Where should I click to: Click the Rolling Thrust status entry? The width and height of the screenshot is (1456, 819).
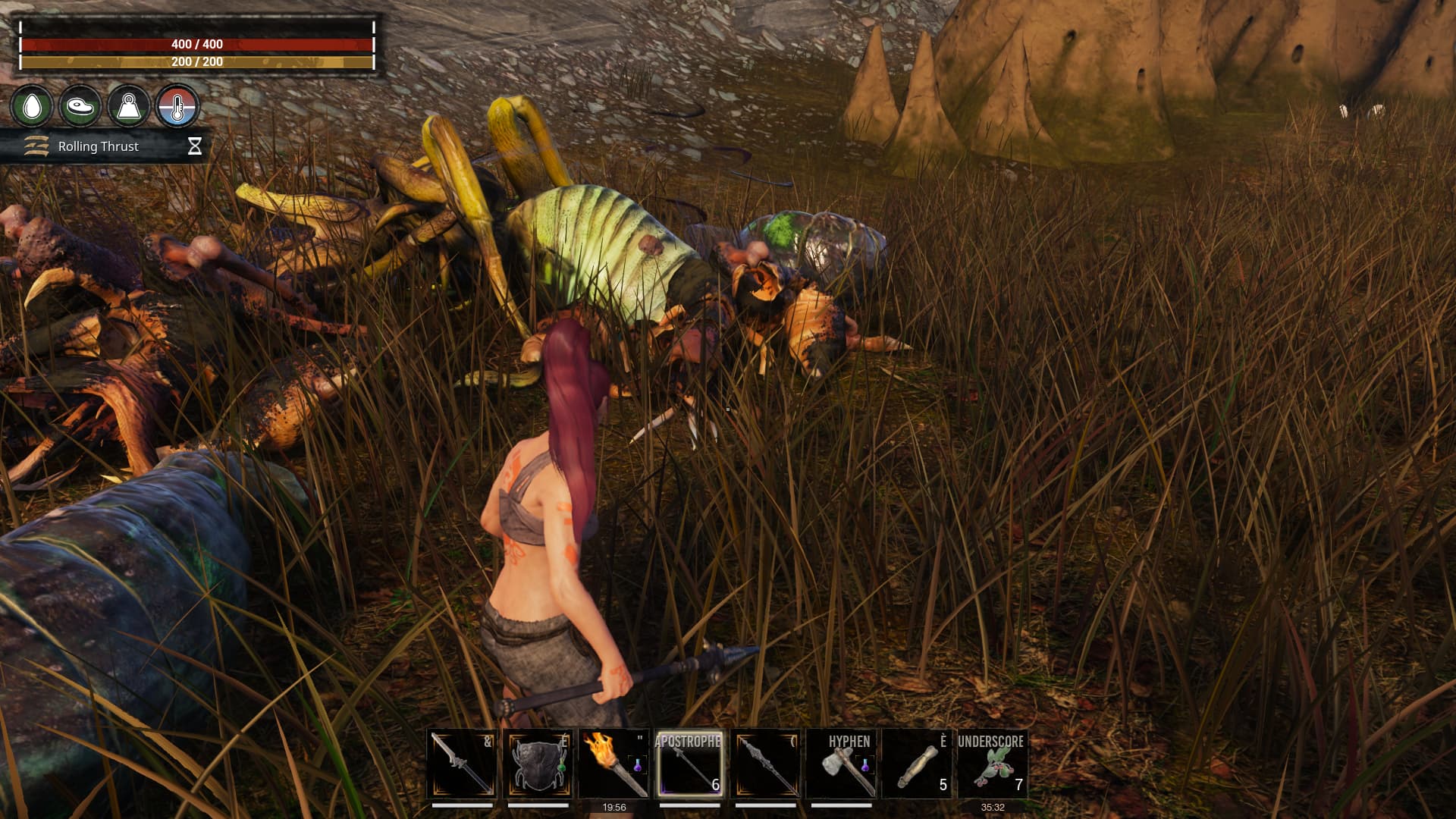pos(99,146)
